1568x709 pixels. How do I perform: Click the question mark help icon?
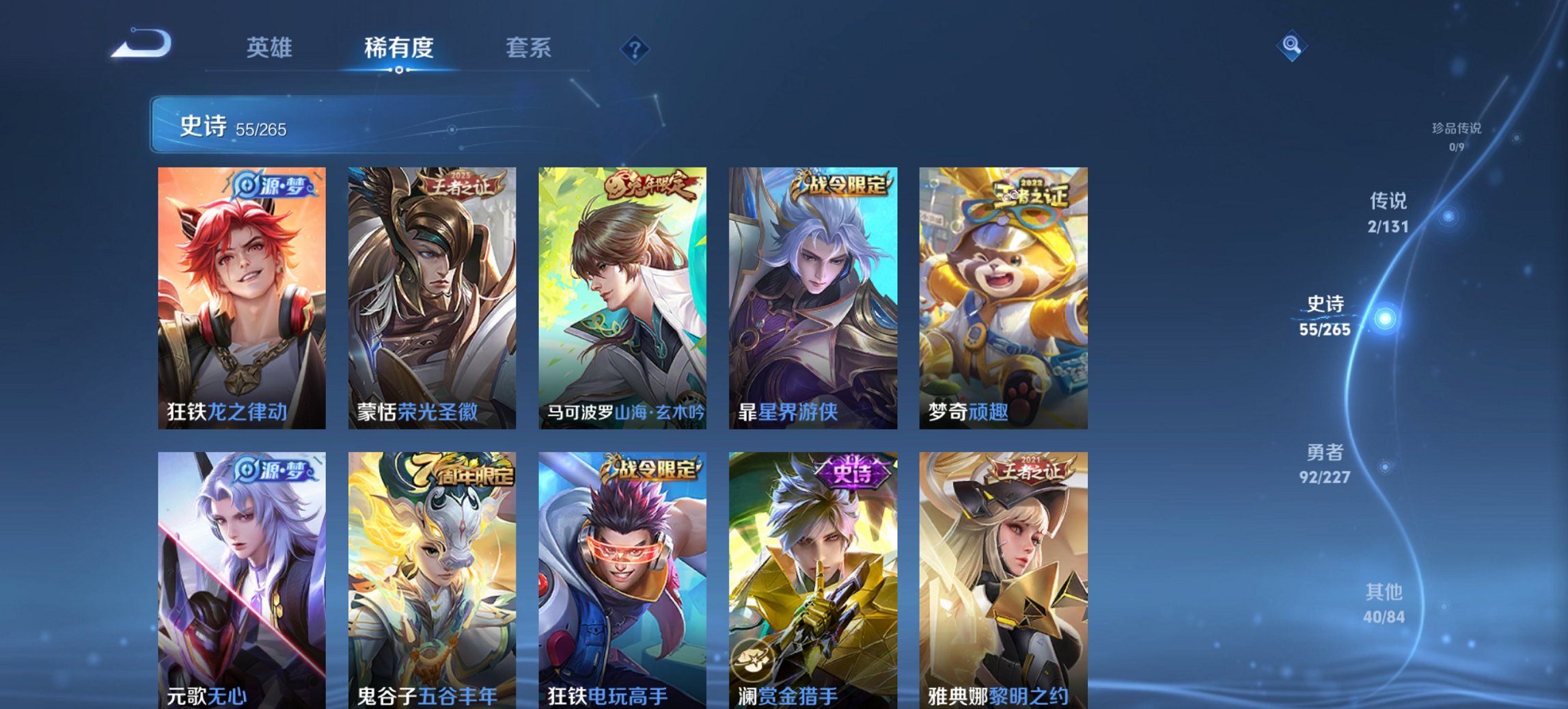(x=636, y=49)
